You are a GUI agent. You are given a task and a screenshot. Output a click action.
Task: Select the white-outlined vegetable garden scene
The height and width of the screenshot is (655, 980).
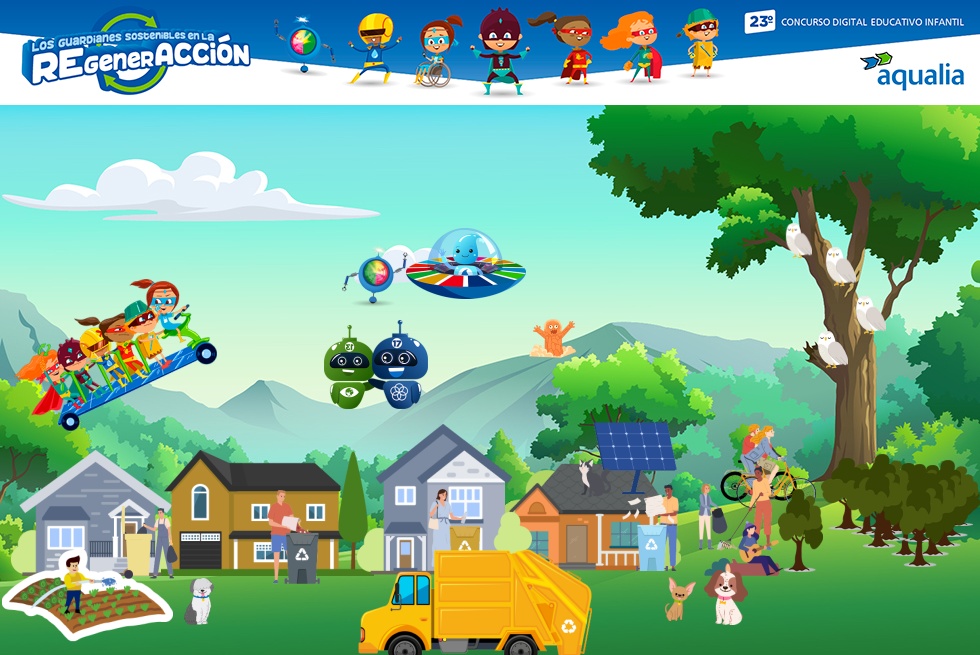coord(88,597)
